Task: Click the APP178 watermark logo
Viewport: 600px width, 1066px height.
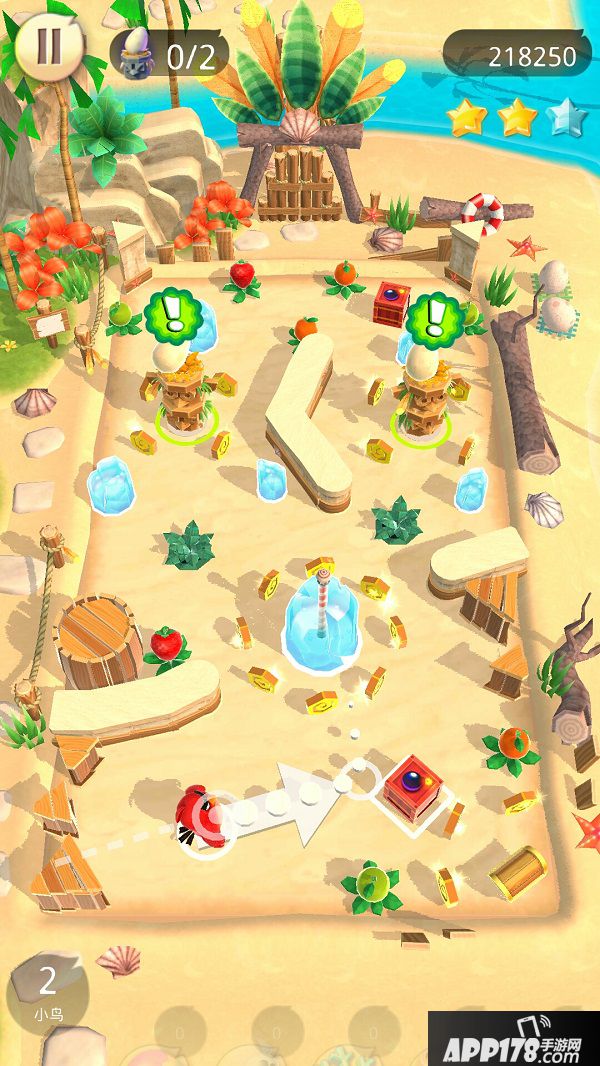Action: point(513,1040)
